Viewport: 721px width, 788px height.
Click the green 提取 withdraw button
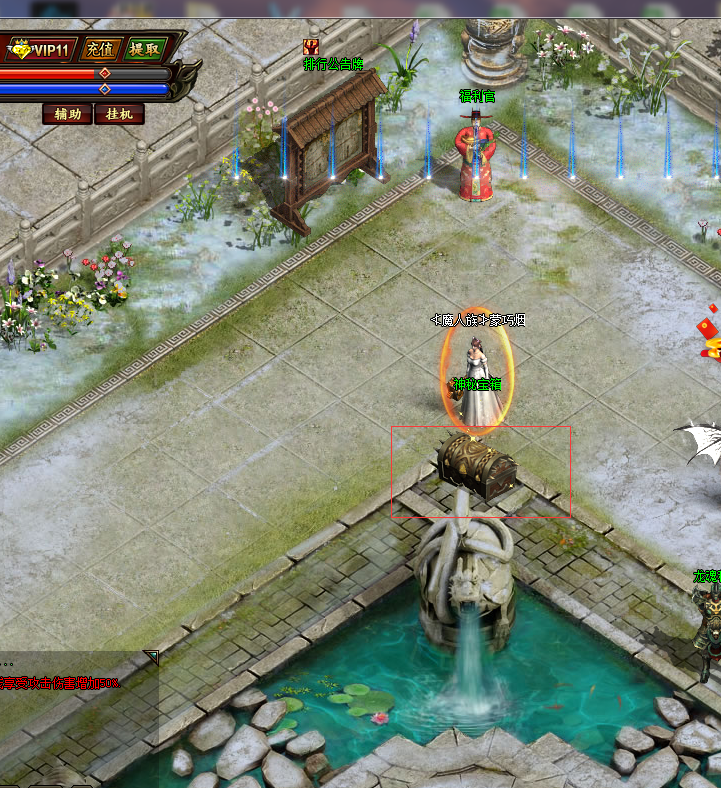[x=144, y=48]
